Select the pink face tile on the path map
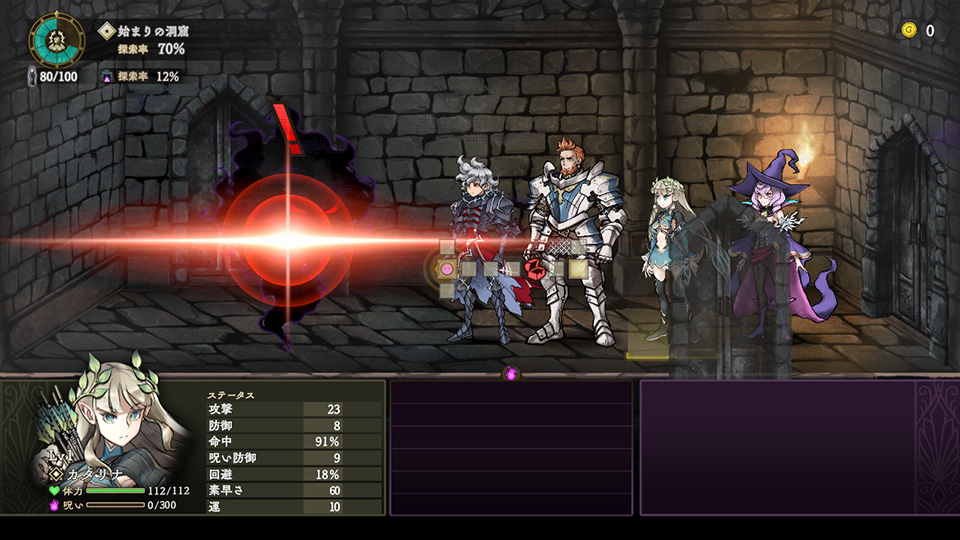 [x=447, y=269]
